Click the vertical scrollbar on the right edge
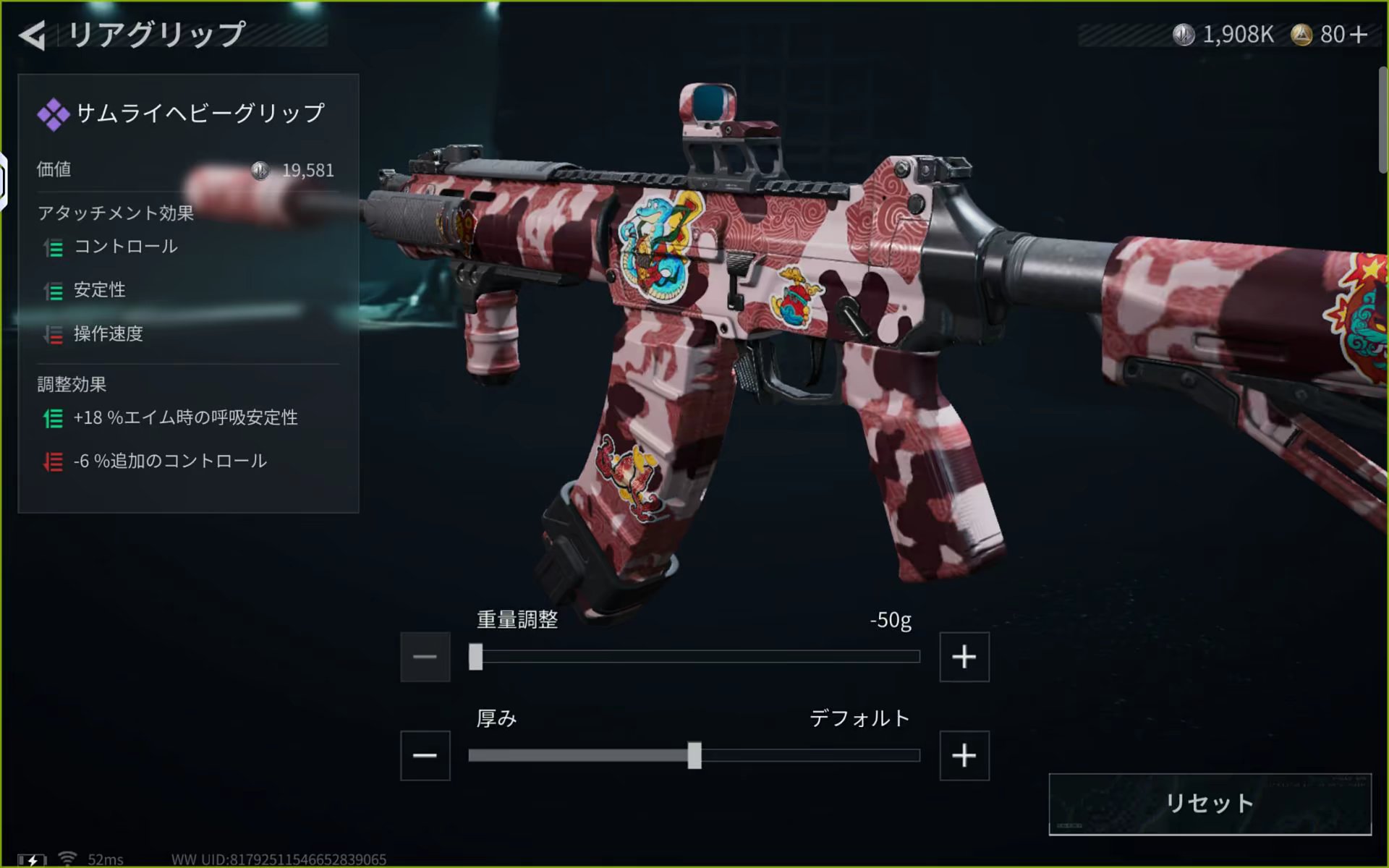Viewport: 1389px width, 868px height. [1382, 120]
